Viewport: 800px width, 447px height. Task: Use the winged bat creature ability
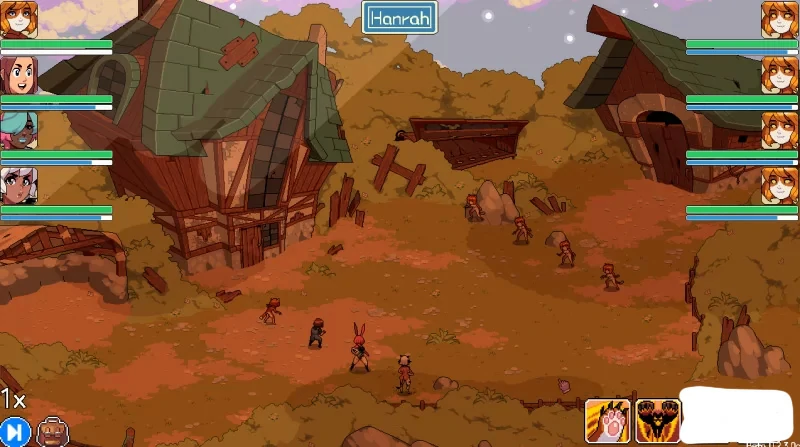coord(658,420)
